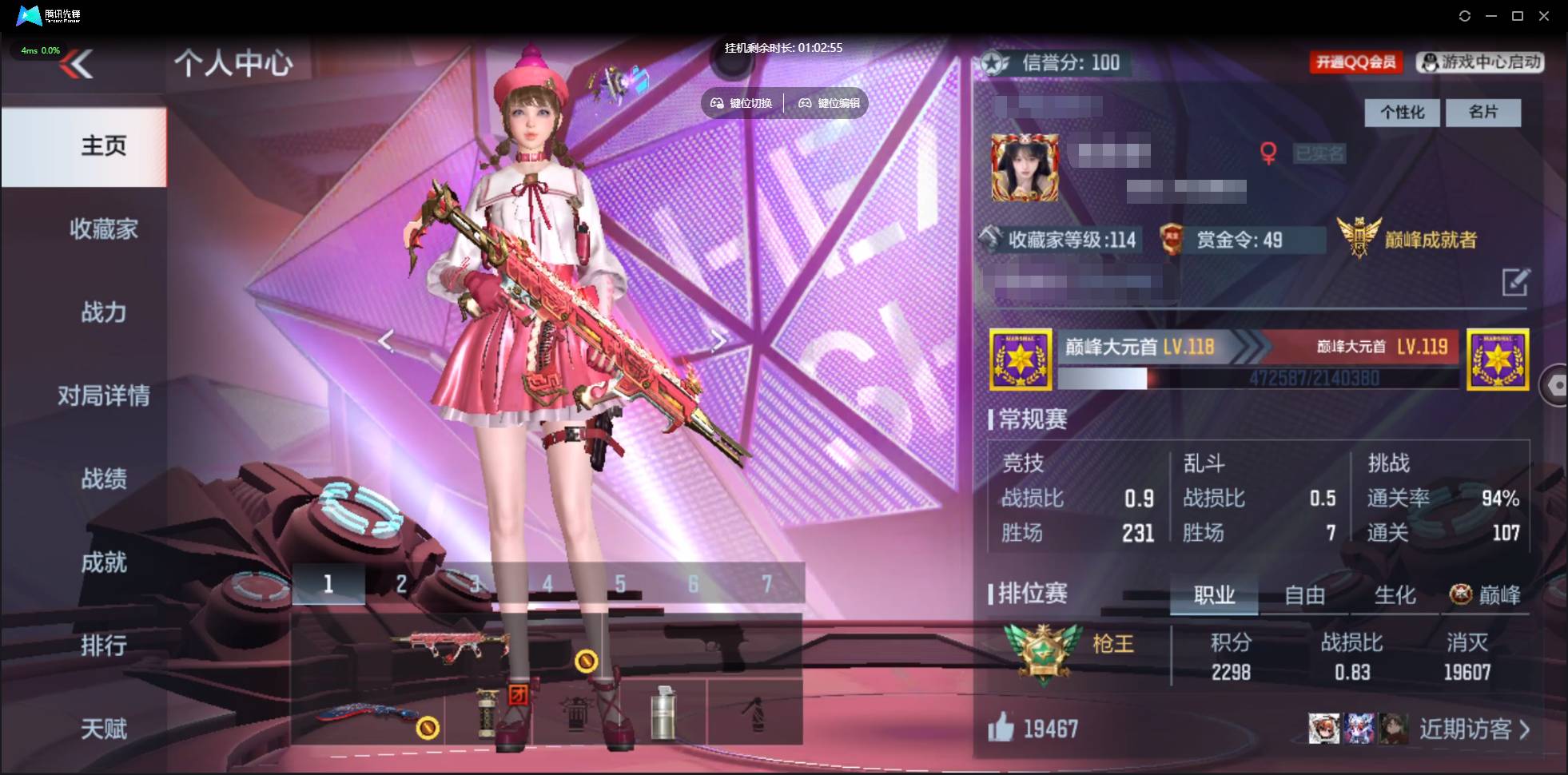Click the 信誉分 star shield icon

[993, 62]
